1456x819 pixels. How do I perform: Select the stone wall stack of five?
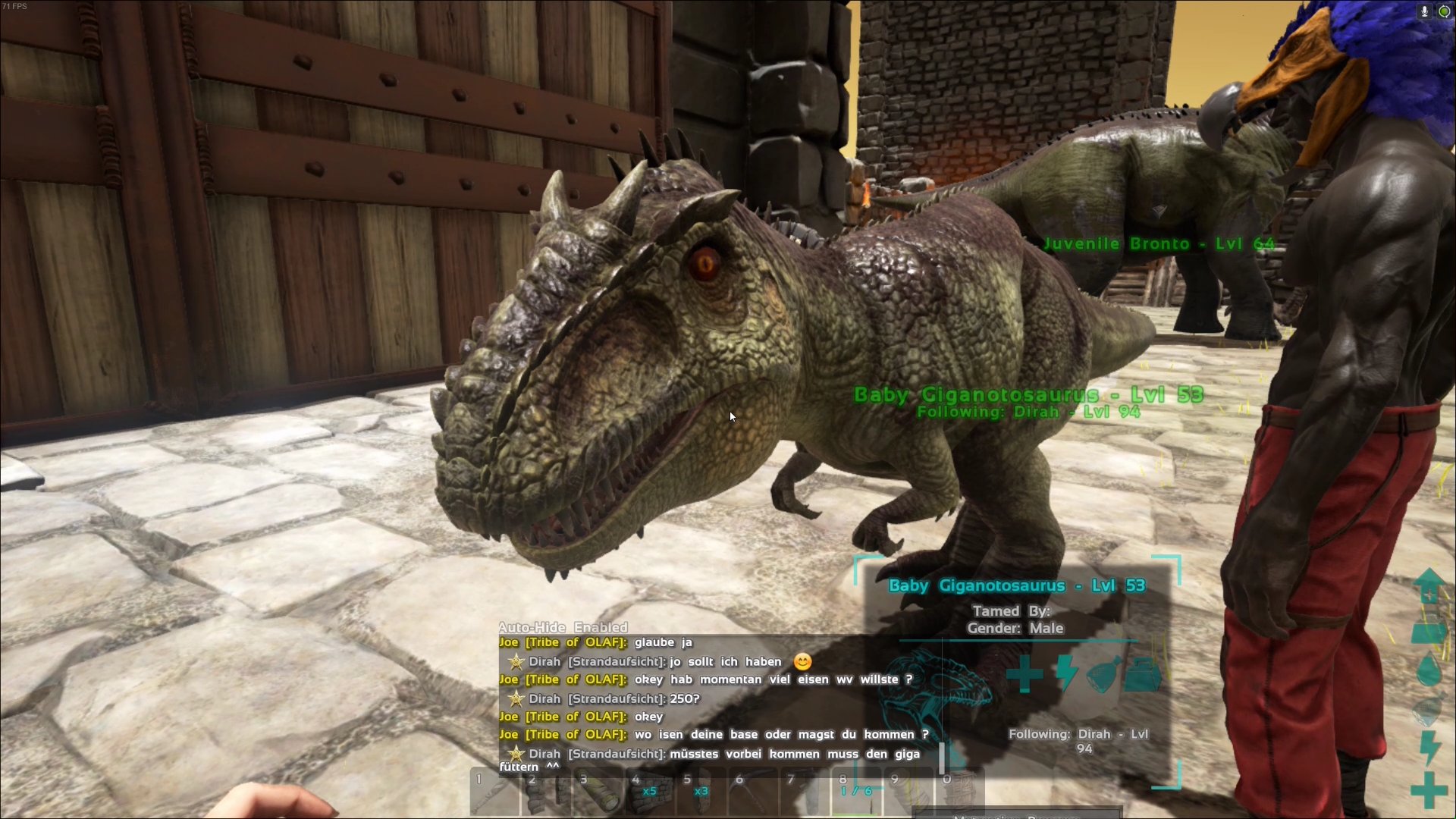point(649,792)
